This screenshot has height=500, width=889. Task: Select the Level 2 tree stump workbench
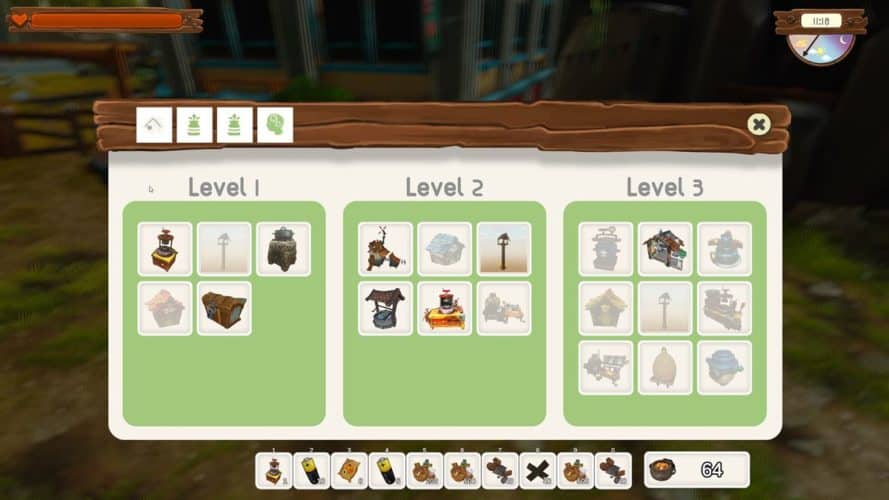coord(385,249)
